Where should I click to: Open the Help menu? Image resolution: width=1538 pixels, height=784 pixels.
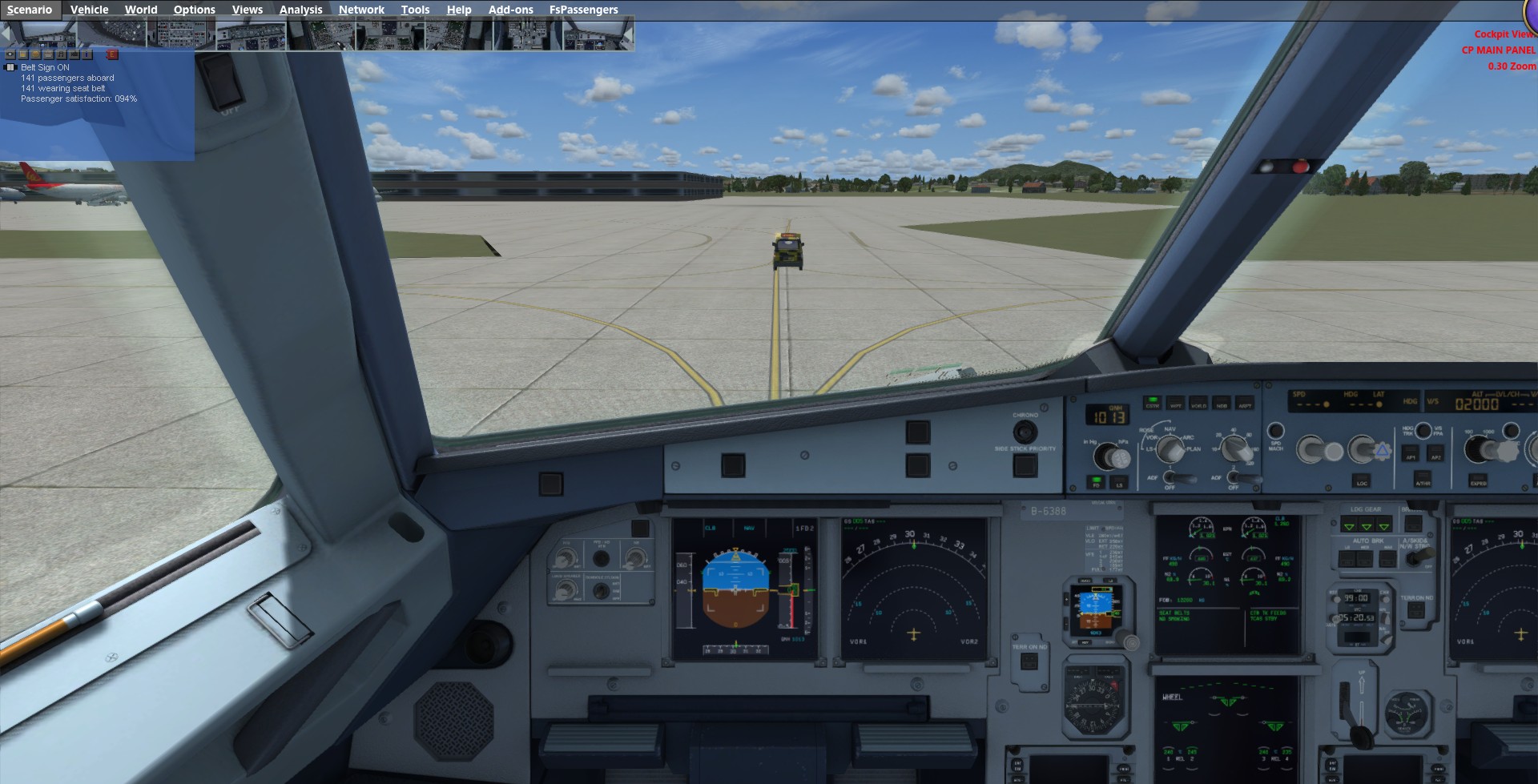tap(459, 10)
